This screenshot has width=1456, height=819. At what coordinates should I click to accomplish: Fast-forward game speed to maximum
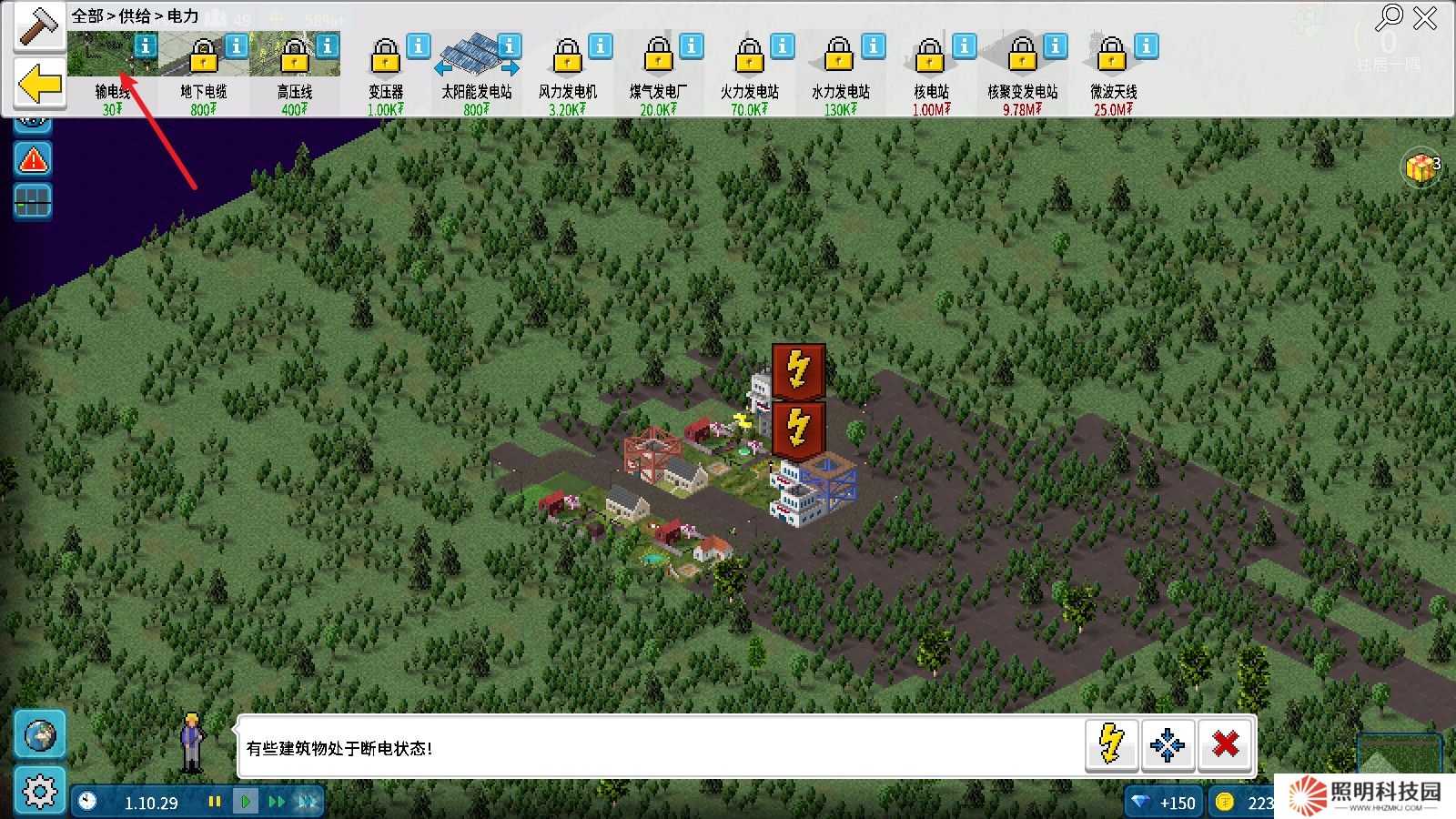point(306,803)
